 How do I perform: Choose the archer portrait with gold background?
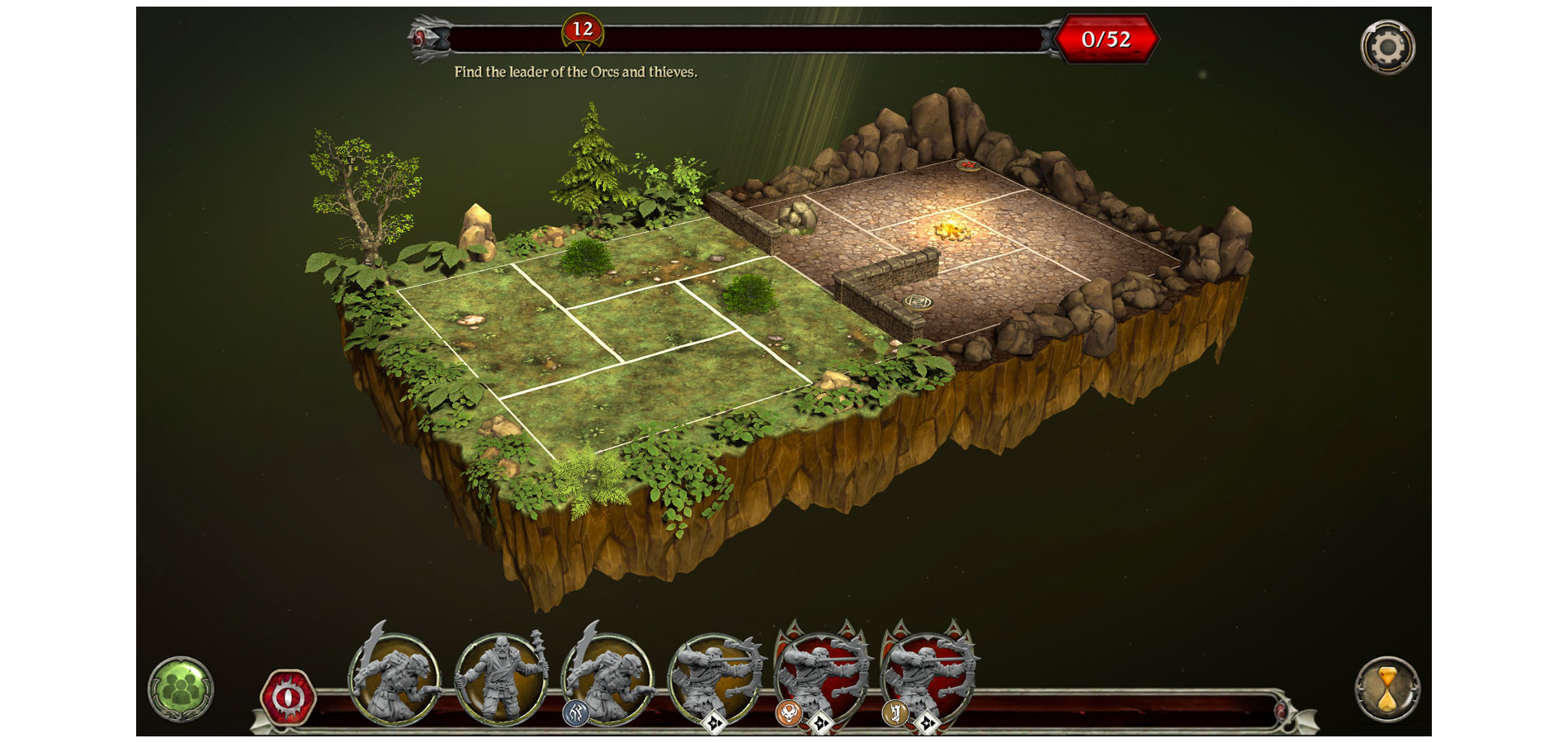[715, 677]
